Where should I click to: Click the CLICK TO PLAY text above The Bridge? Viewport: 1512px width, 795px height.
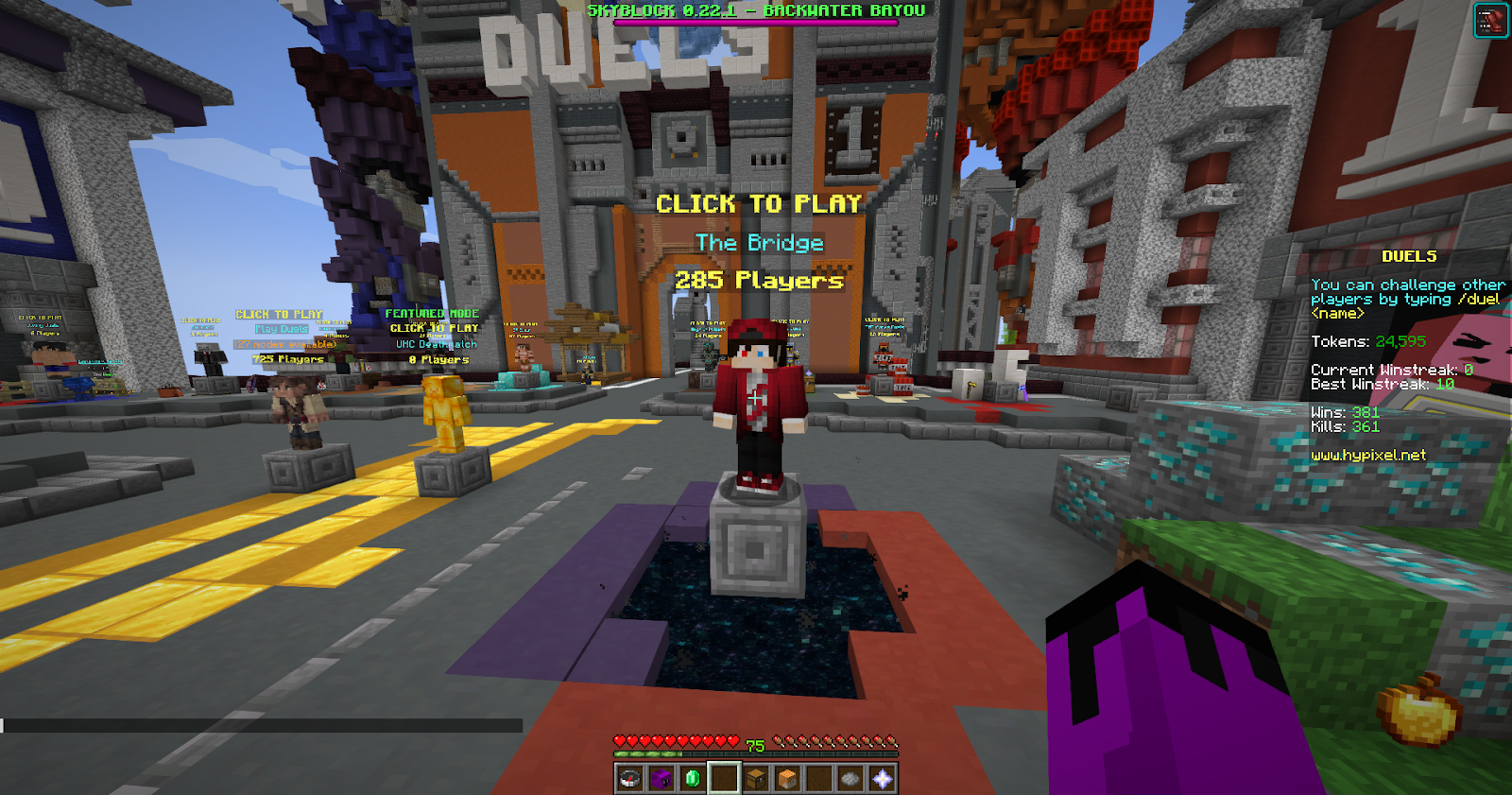tap(757, 202)
